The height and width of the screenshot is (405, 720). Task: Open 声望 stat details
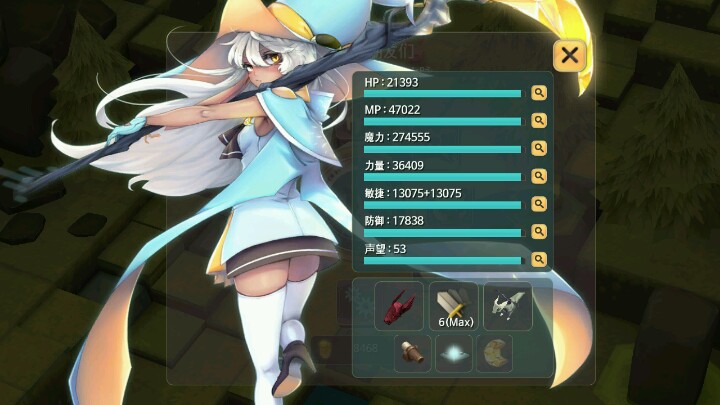tap(539, 259)
